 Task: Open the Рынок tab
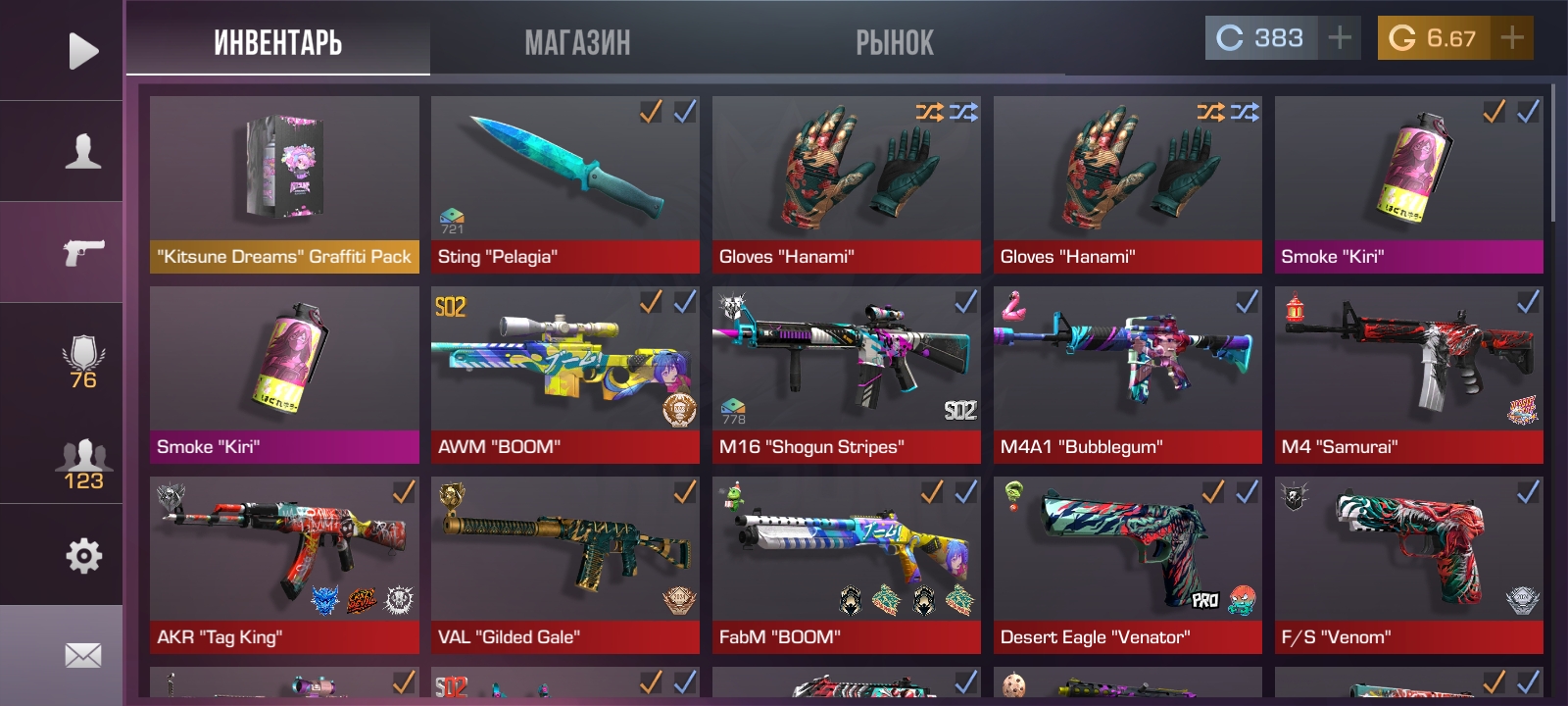[x=894, y=43]
